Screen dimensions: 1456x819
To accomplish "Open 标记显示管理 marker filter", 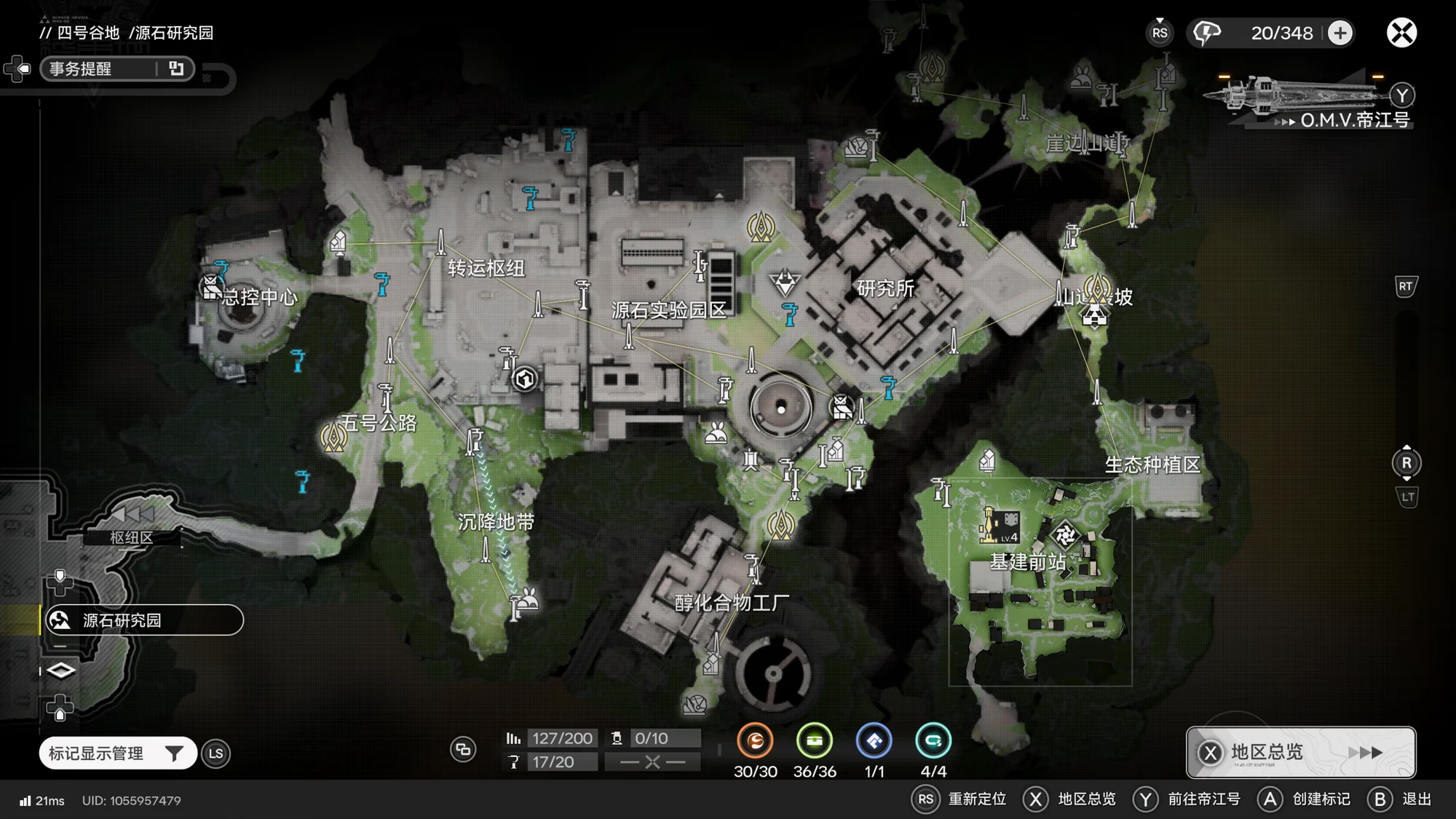I will click(x=116, y=753).
